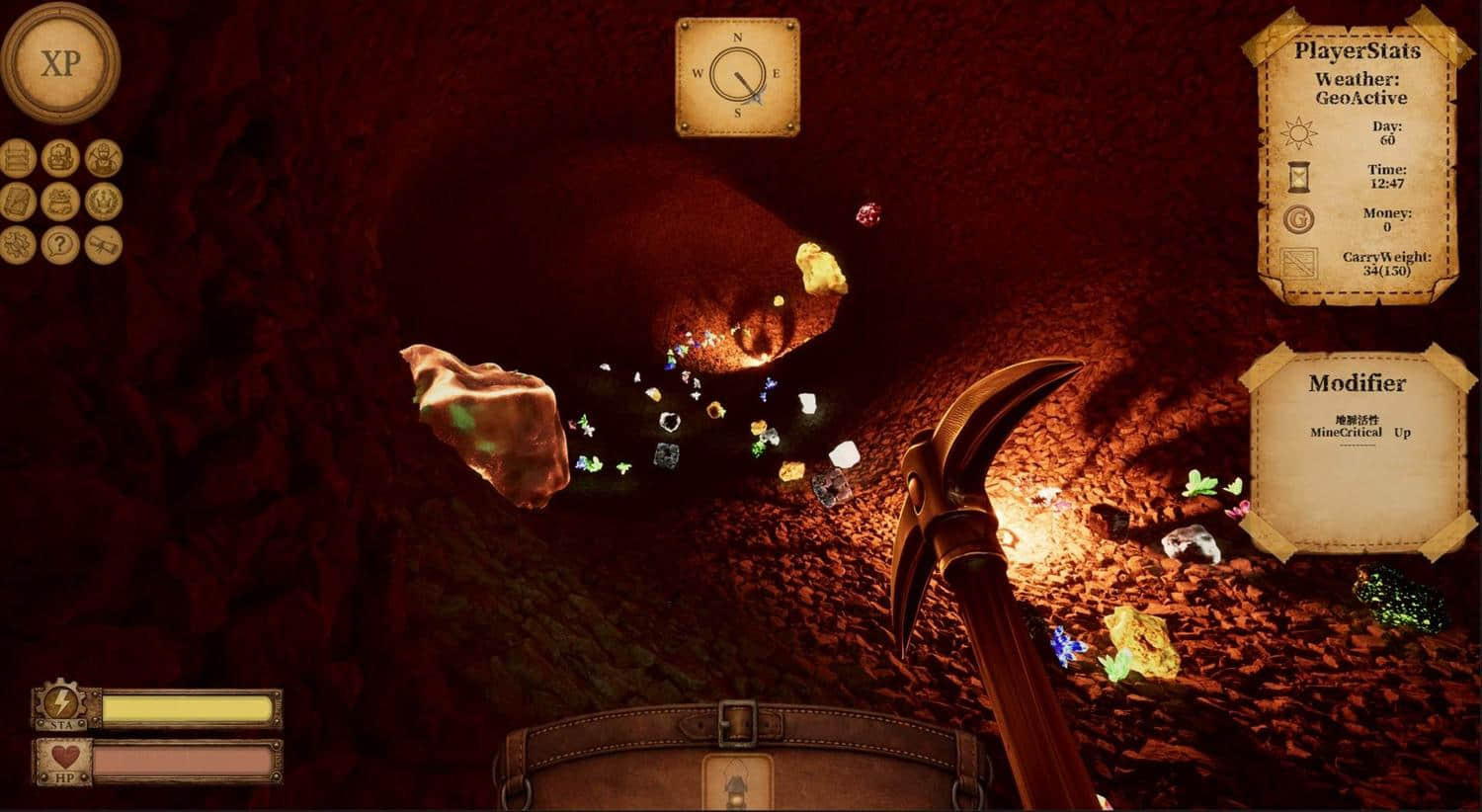This screenshot has height=812, width=1482.
Task: Click the yellow stamina bar
Action: click(188, 705)
